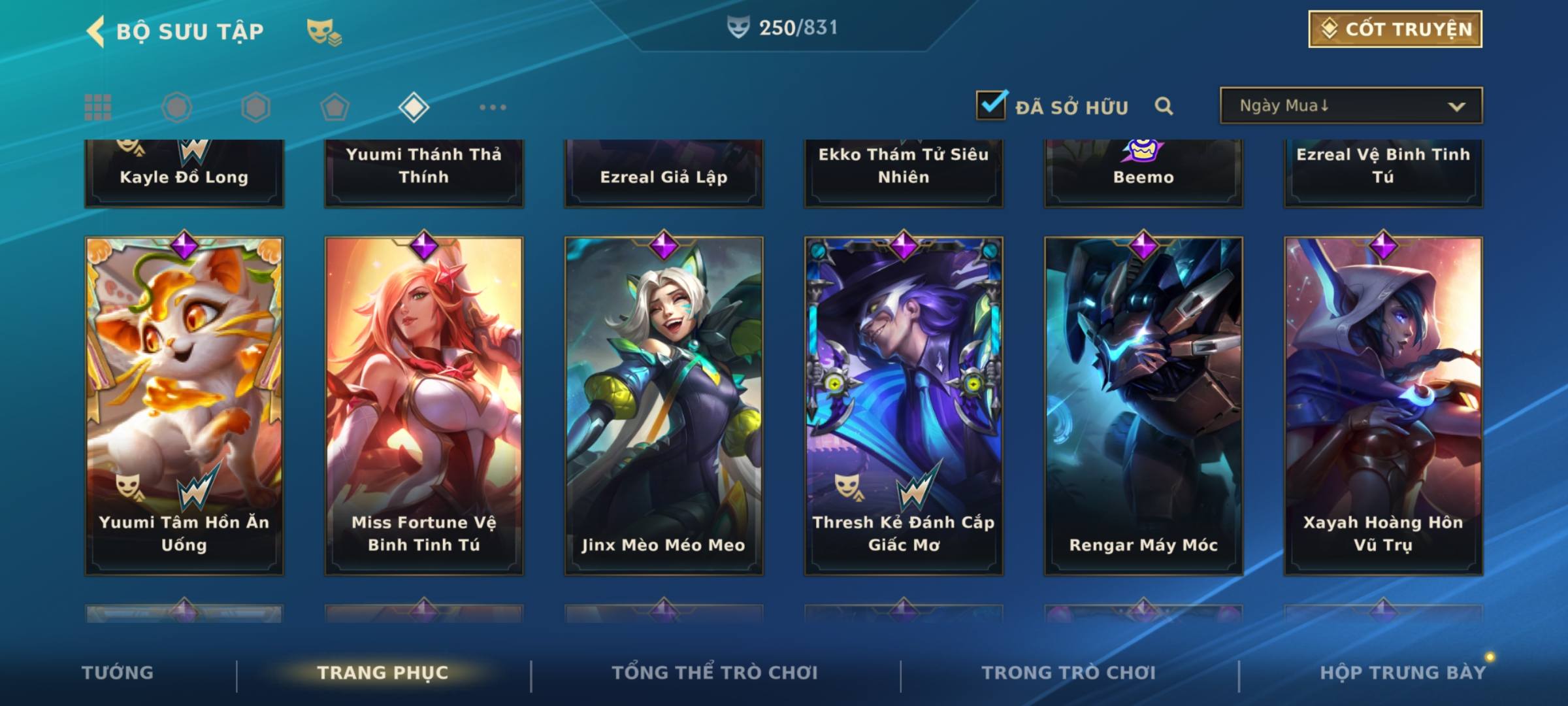Show more filters via three dots
The height and width of the screenshot is (706, 1568).
pyautogui.click(x=493, y=107)
